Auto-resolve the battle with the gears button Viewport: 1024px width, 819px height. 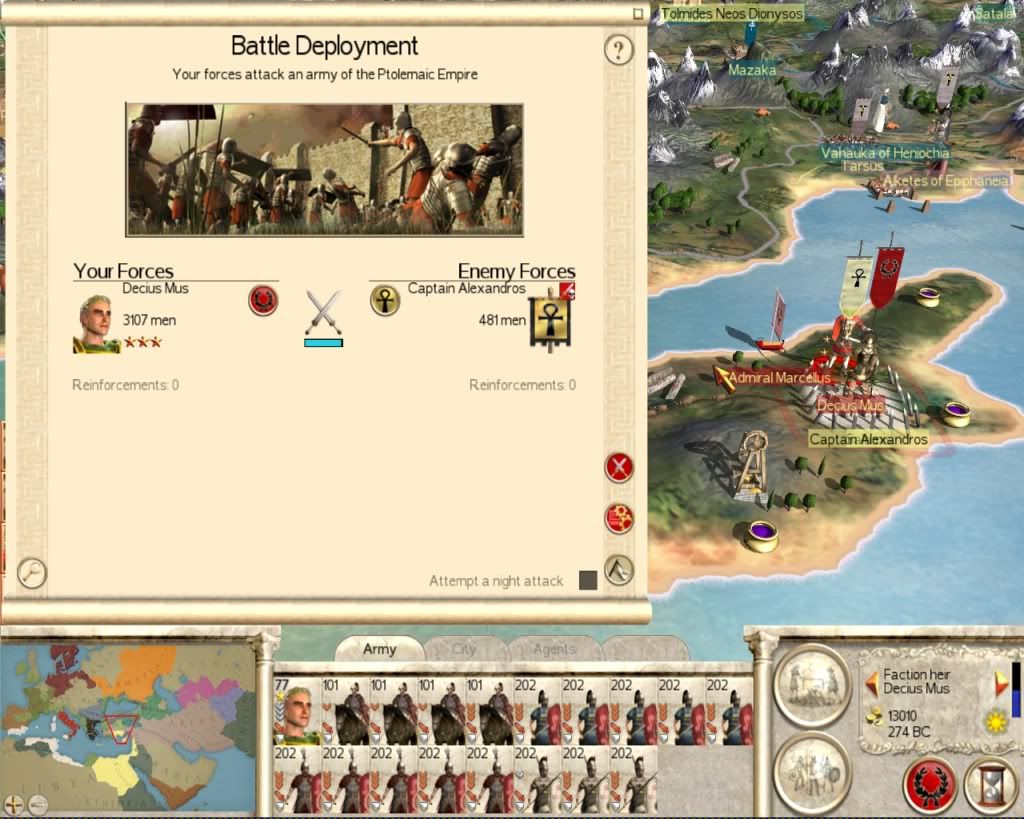click(x=619, y=518)
